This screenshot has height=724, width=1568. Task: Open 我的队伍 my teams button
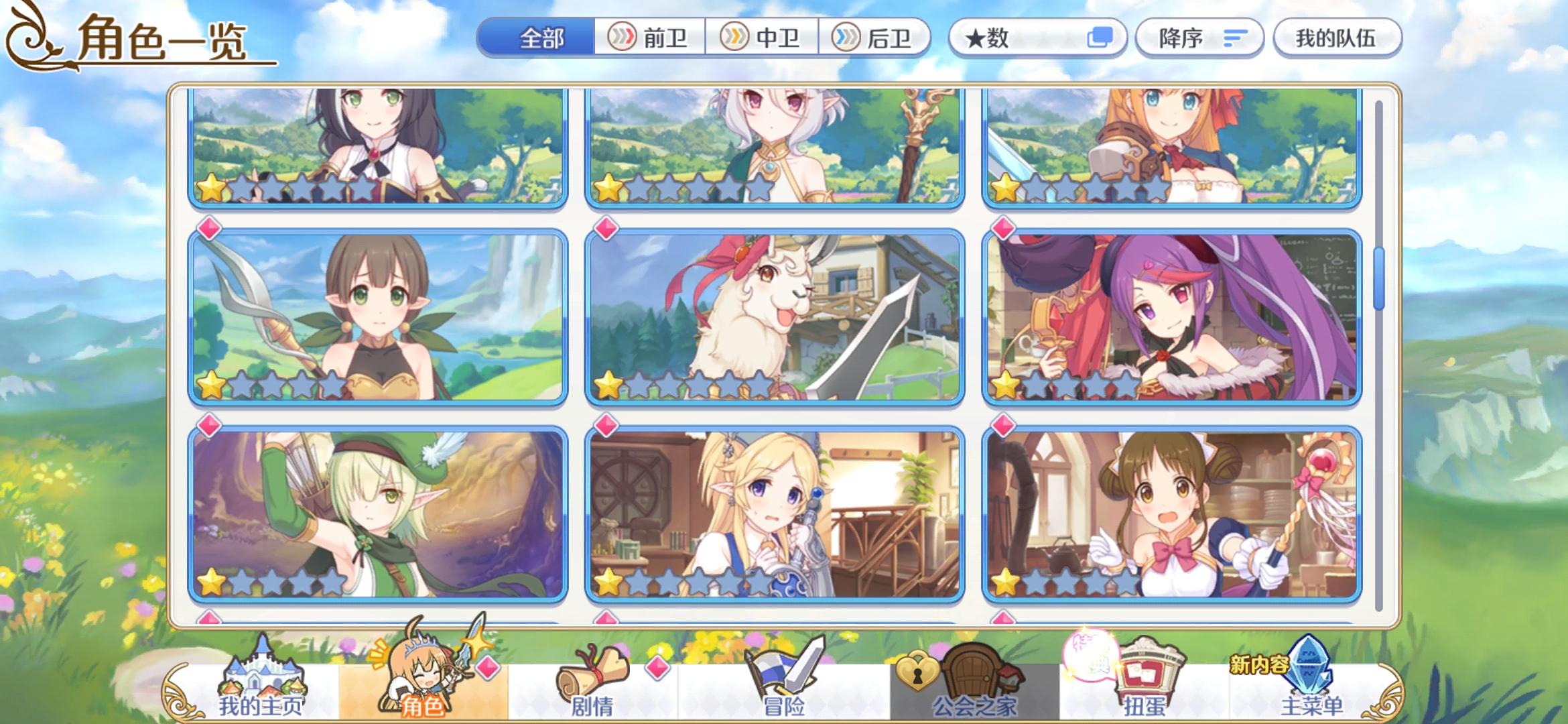(1335, 38)
